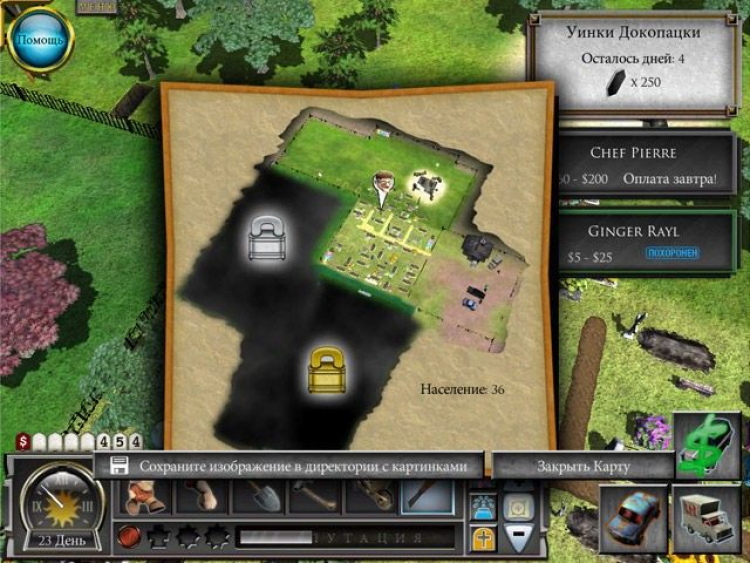The height and width of the screenshot is (563, 750).
Task: Select the Chef Pierre client card
Action: coord(646,165)
